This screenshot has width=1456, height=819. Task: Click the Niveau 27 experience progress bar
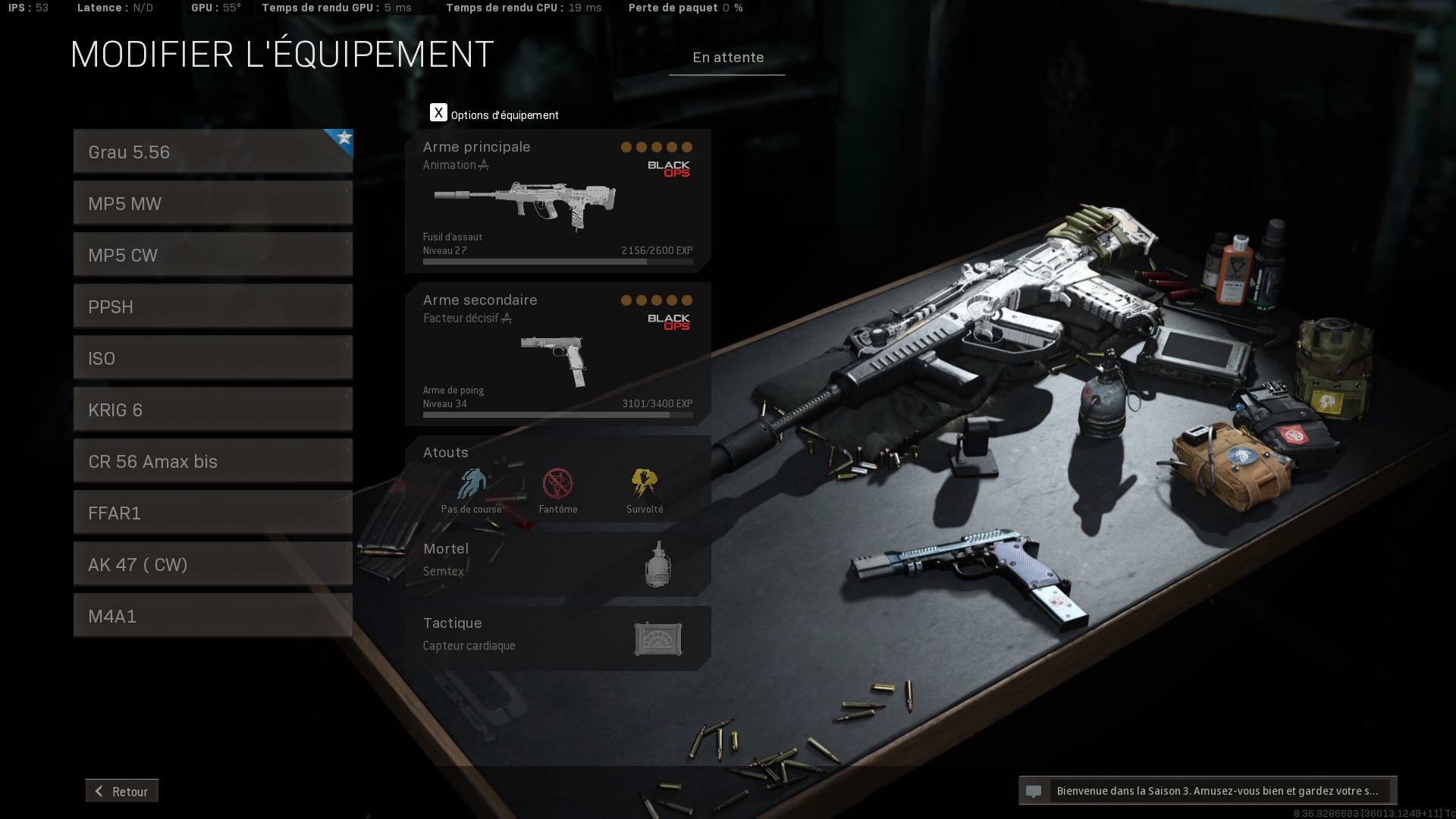point(557,261)
